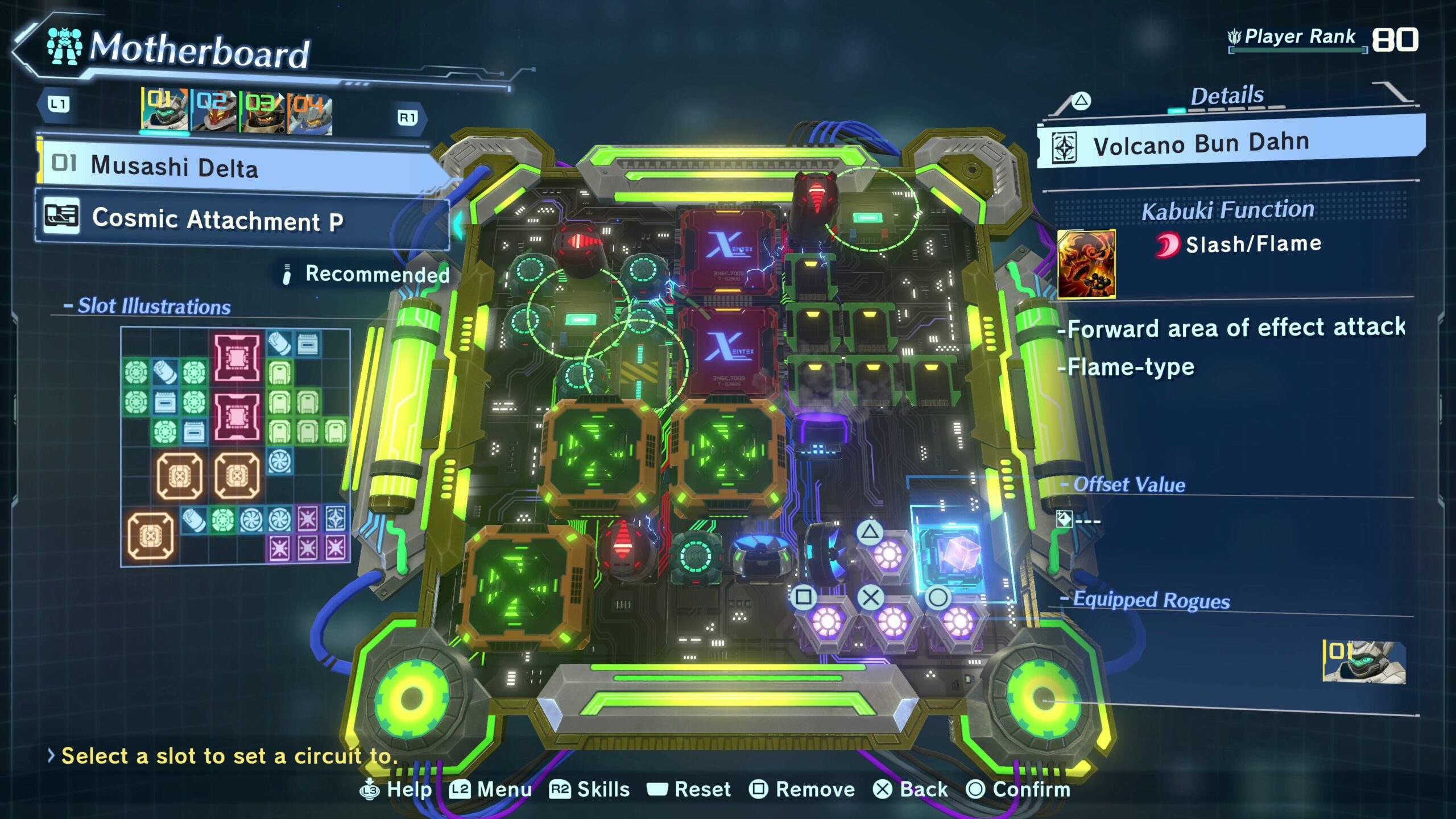Select the equipped rogue 01 thumbnail
This screenshot has height=819, width=1456.
1364,661
